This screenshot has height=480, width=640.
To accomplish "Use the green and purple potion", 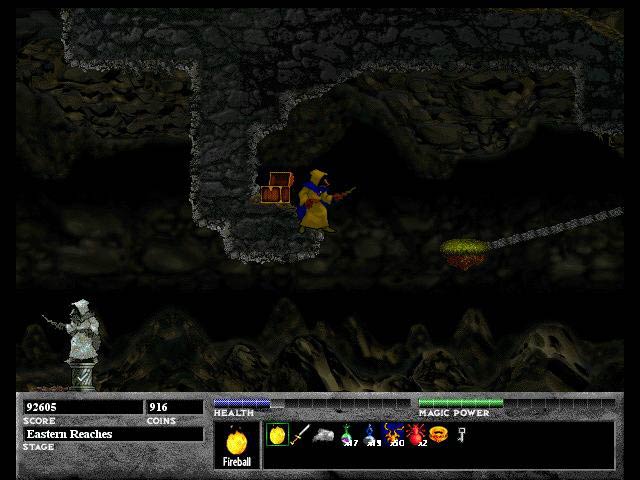I will pos(347,435).
